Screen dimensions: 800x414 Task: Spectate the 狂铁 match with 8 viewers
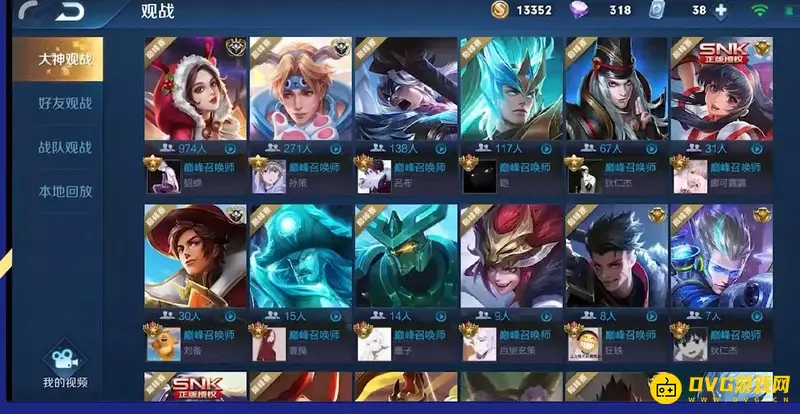(x=615, y=258)
